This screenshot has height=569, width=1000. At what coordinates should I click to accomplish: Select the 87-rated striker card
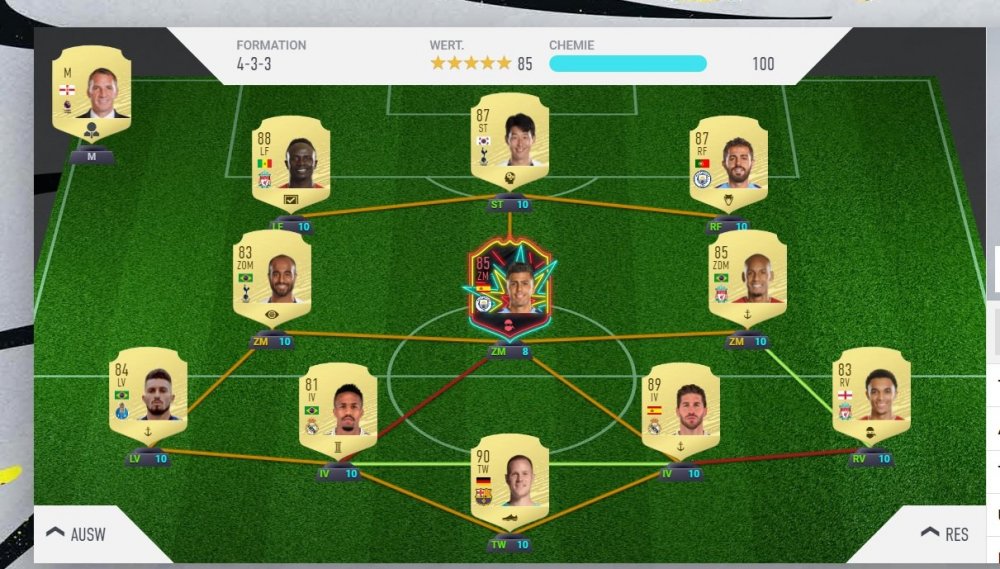click(510, 141)
